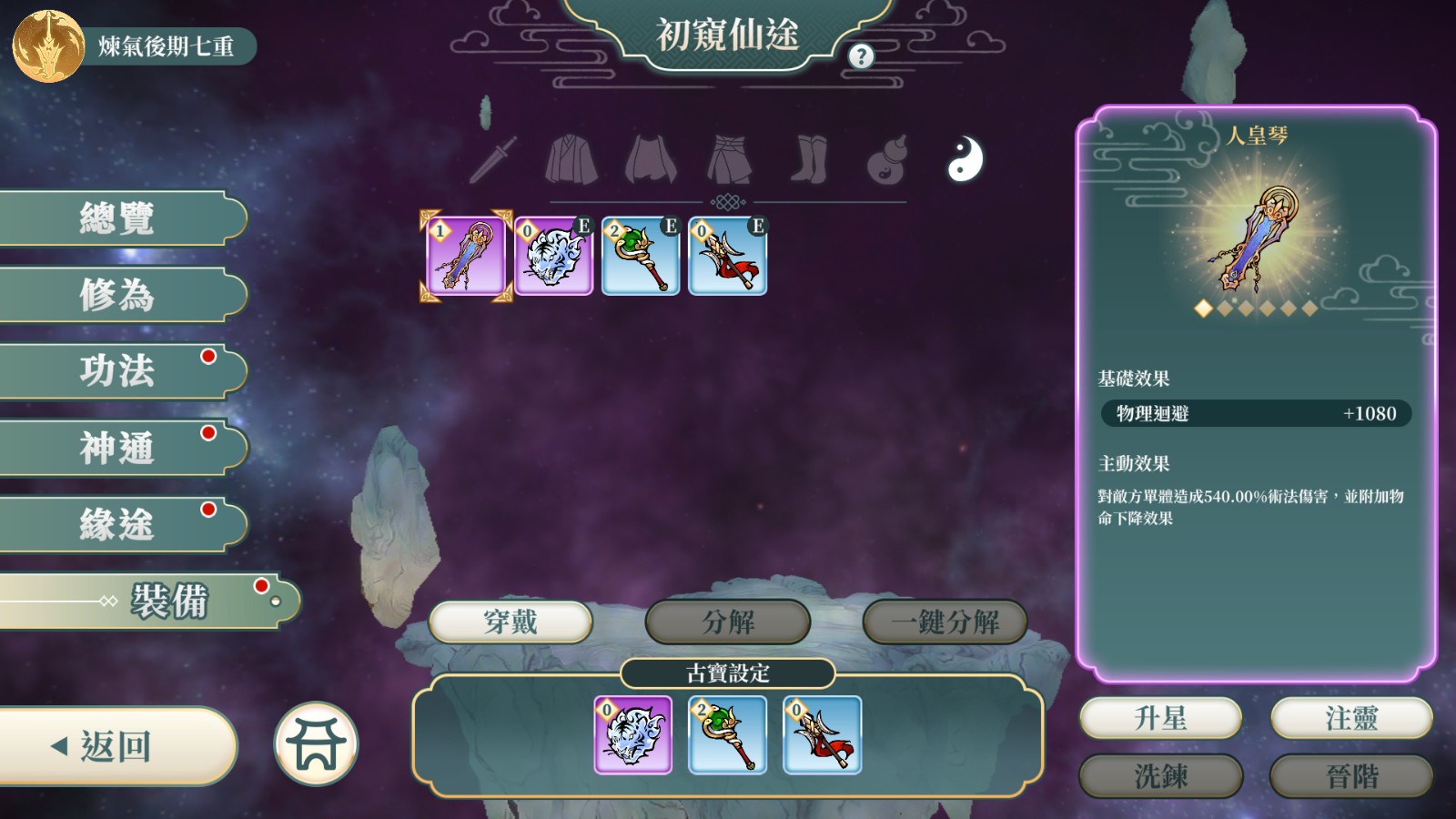Viewport: 1456px width, 819px height.
Task: Open the 洗鍊 refine option
Action: (1160, 776)
